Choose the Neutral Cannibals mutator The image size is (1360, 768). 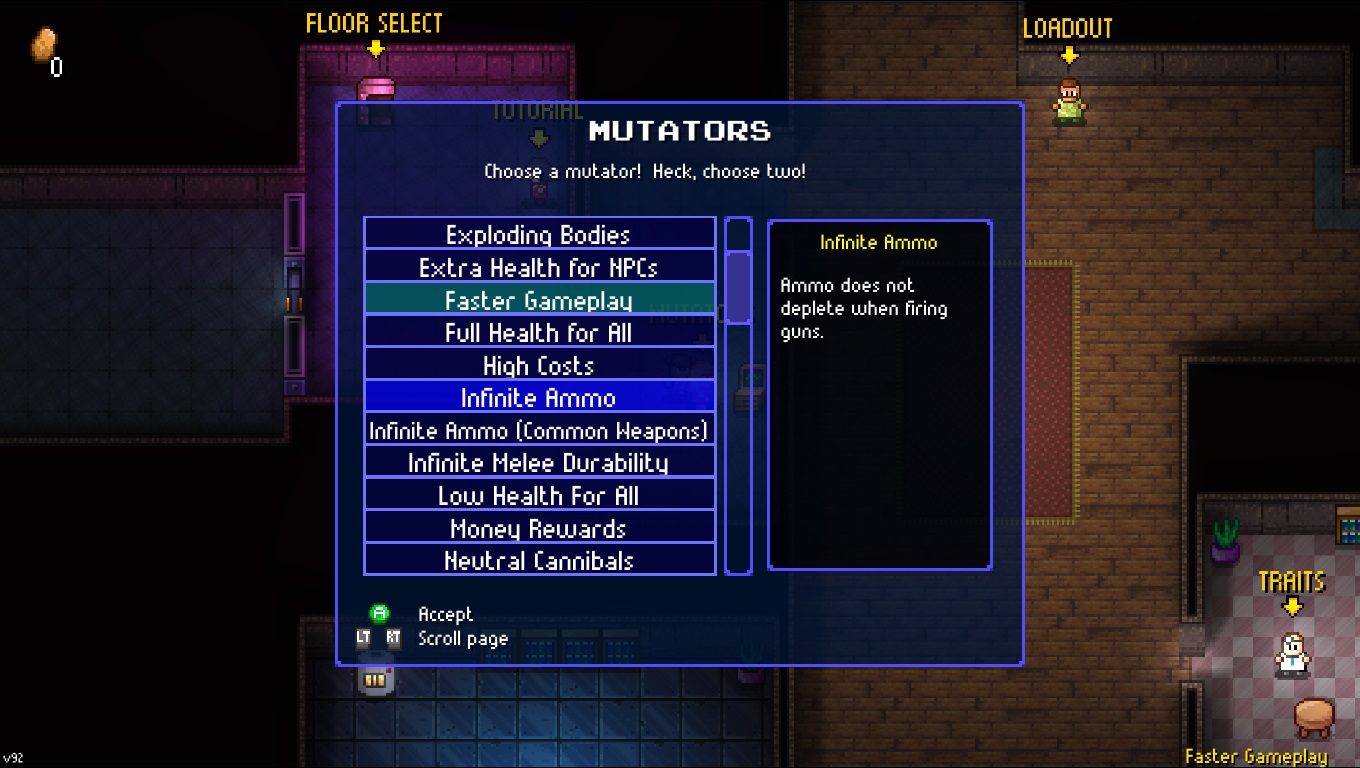coord(539,560)
